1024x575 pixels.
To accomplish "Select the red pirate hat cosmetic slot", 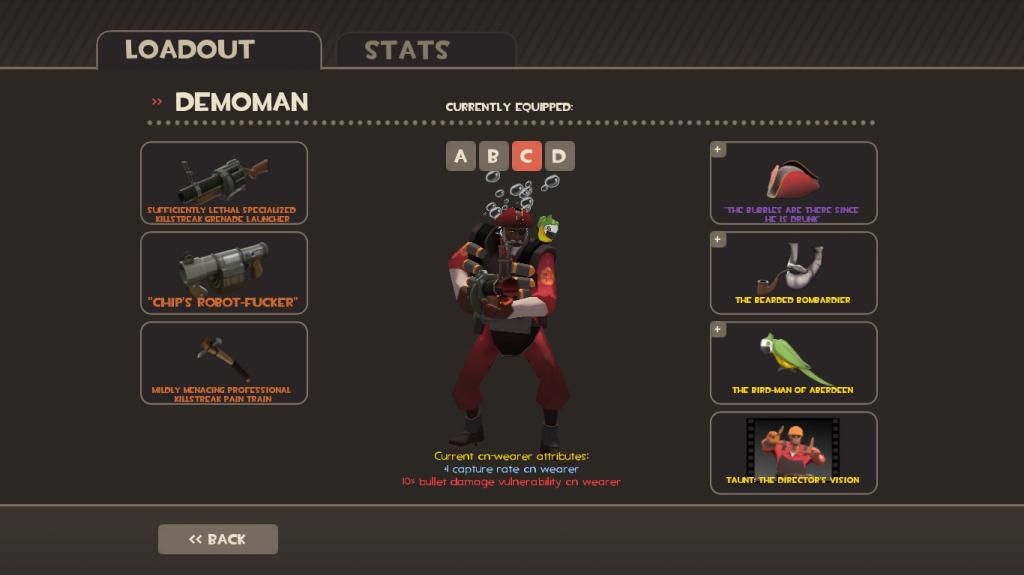I will tap(793, 183).
